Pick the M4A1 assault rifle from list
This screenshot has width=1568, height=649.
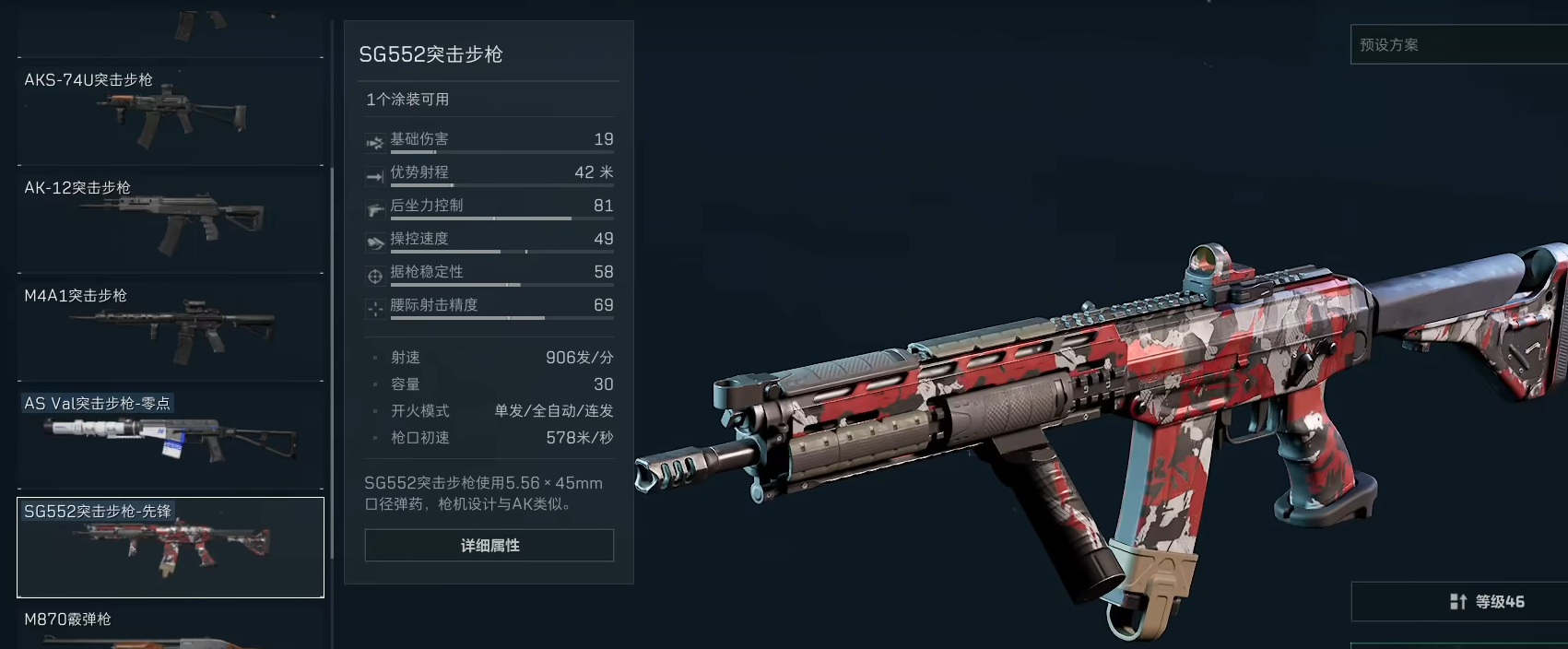171,328
